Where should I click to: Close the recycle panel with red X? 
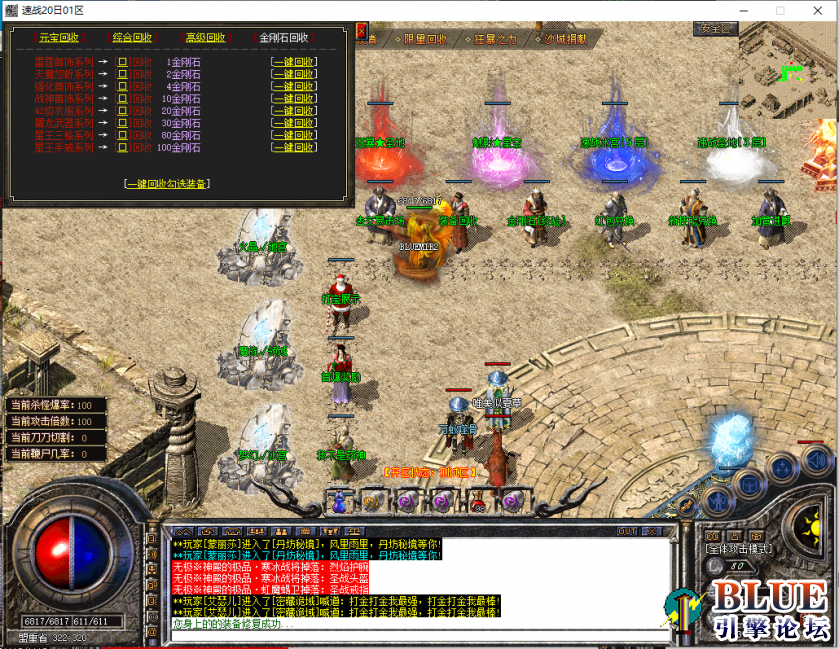tap(362, 30)
